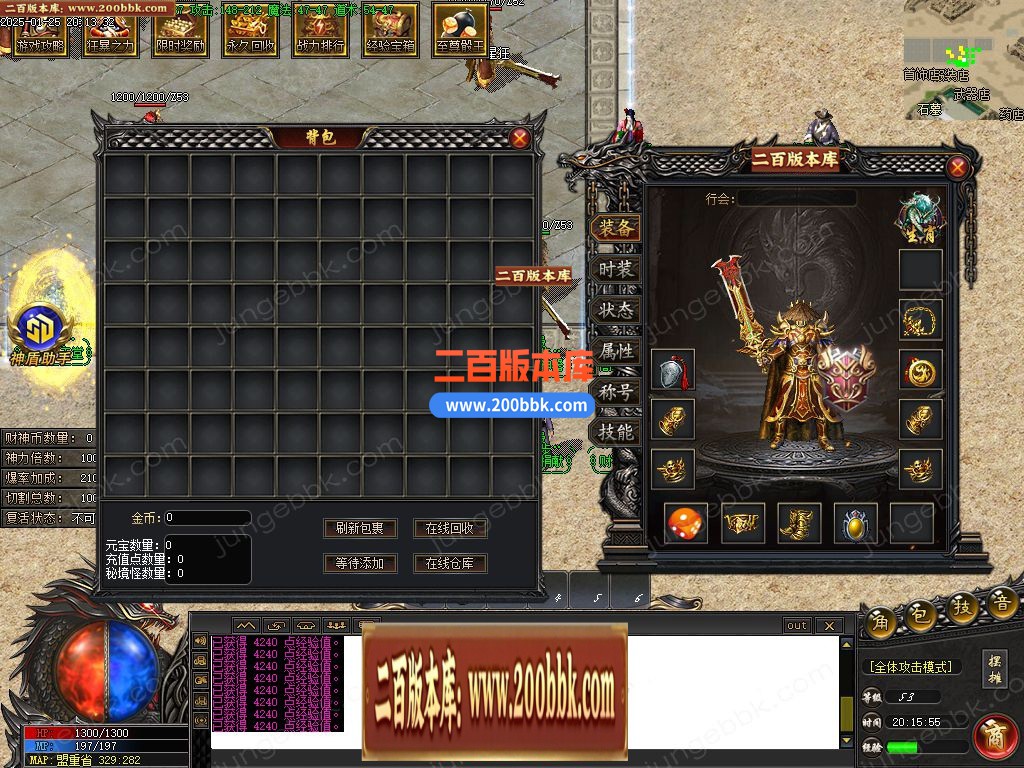The height and width of the screenshot is (768, 1024).
Task: Select the 称号 titles tab
Action: click(616, 392)
